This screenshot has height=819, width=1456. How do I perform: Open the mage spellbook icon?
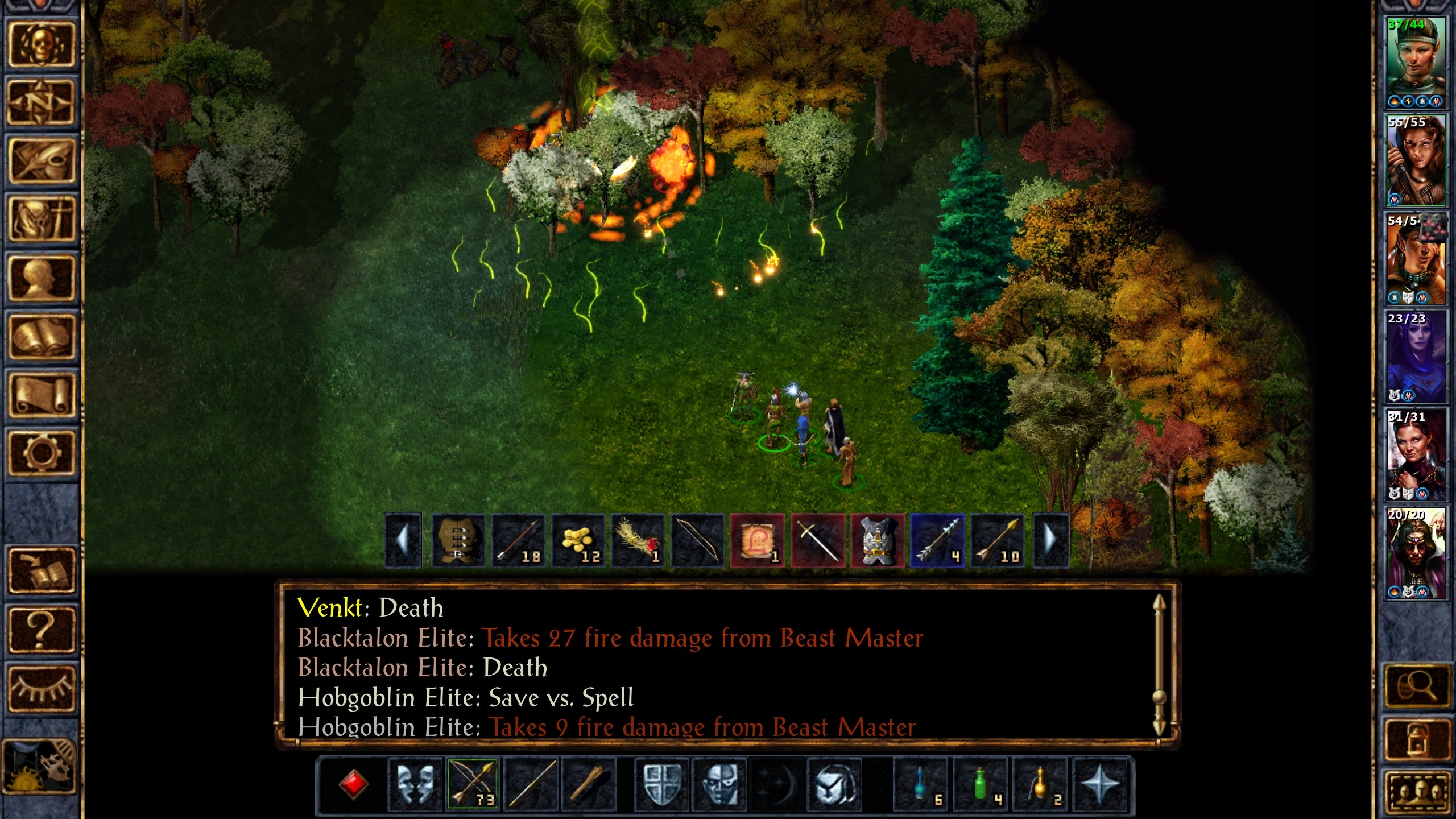click(41, 337)
